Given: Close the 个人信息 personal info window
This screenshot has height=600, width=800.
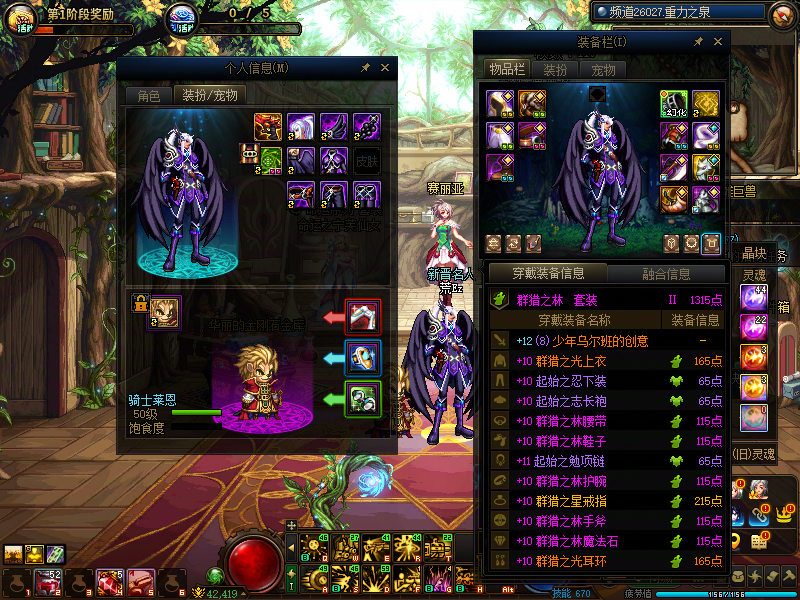Looking at the screenshot, I should pyautogui.click(x=385, y=68).
